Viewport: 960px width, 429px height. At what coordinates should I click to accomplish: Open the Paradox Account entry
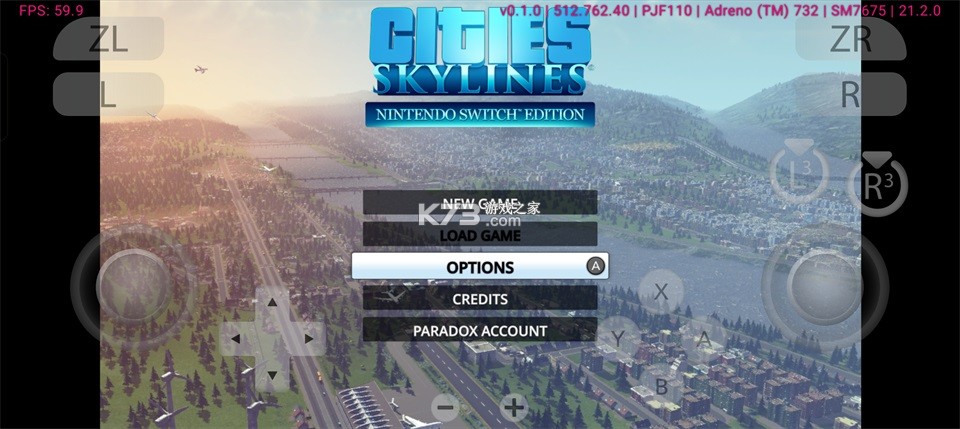[x=480, y=330]
